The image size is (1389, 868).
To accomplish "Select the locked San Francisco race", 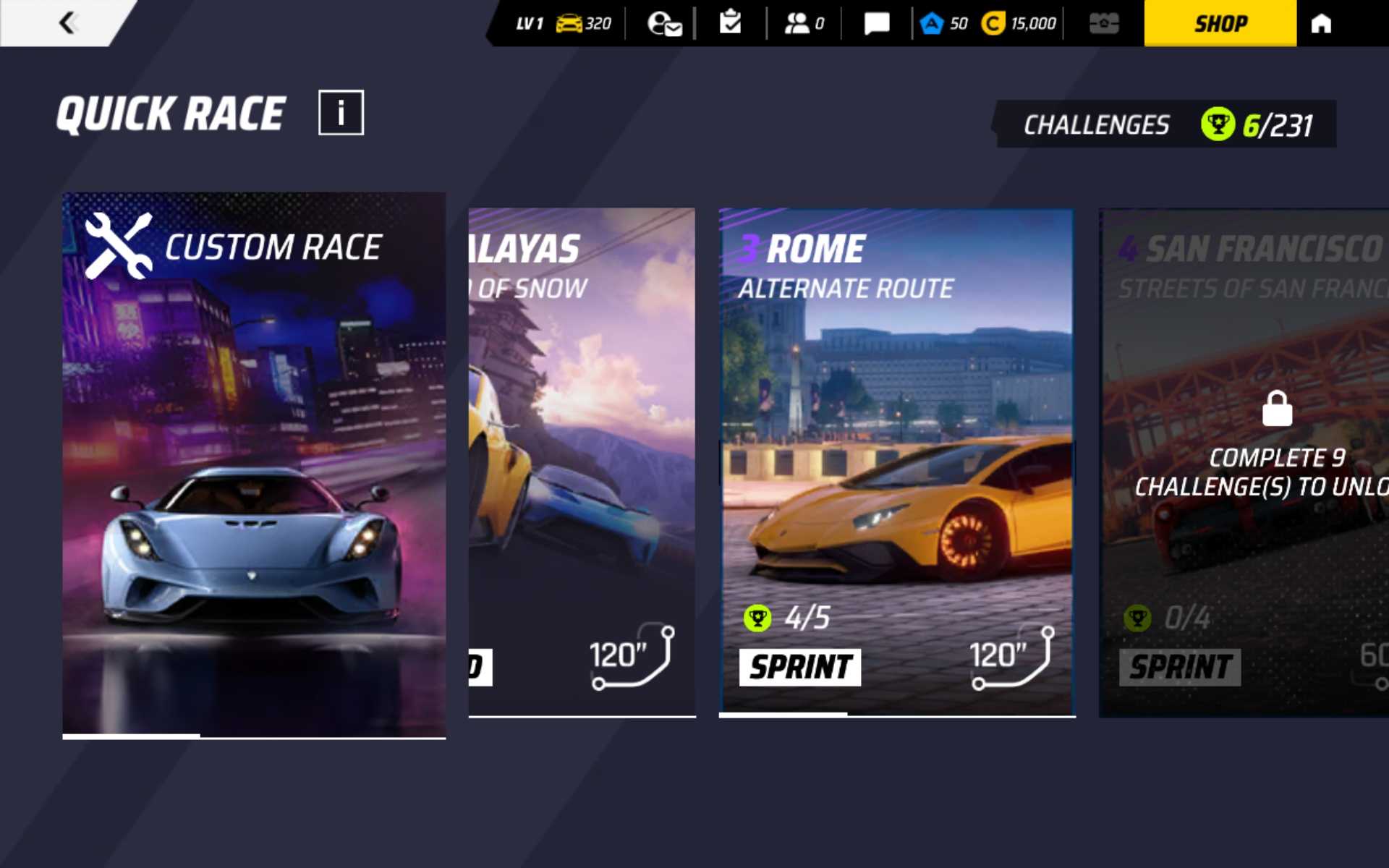I will (x=1244, y=463).
